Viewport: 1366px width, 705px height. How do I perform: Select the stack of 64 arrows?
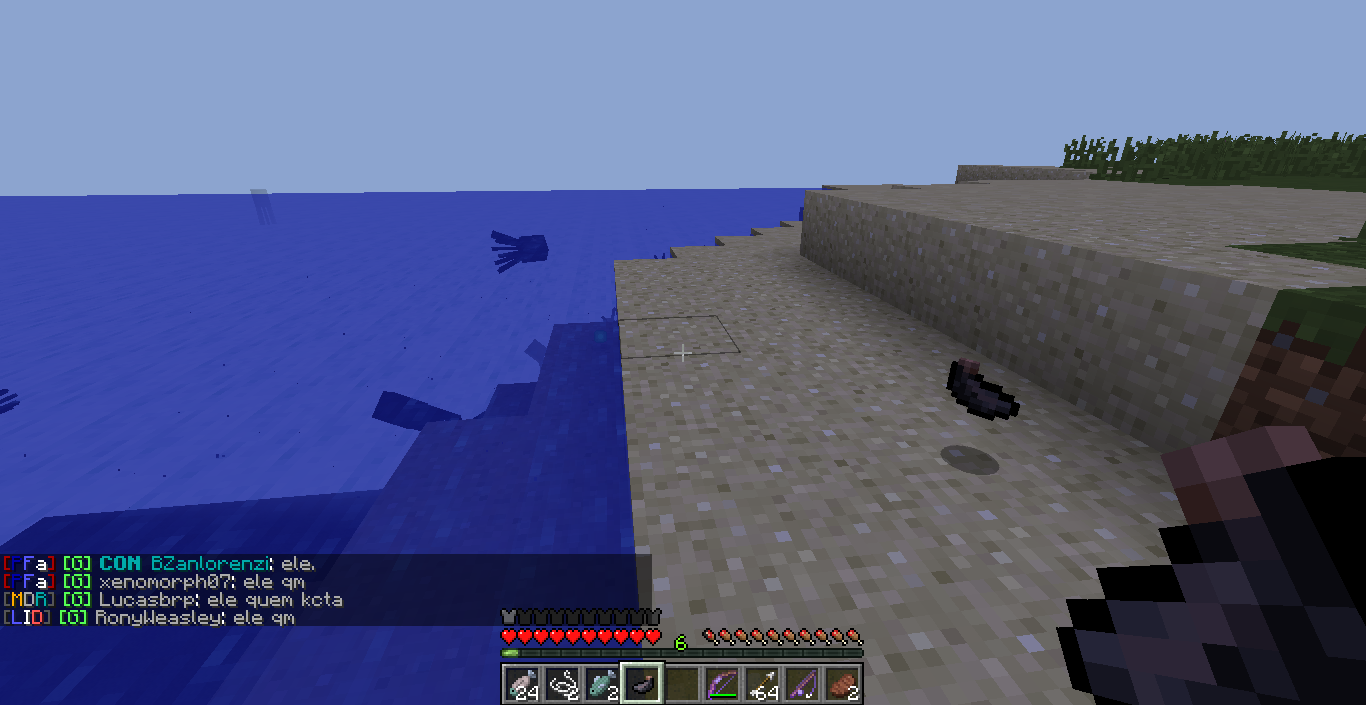(x=762, y=685)
